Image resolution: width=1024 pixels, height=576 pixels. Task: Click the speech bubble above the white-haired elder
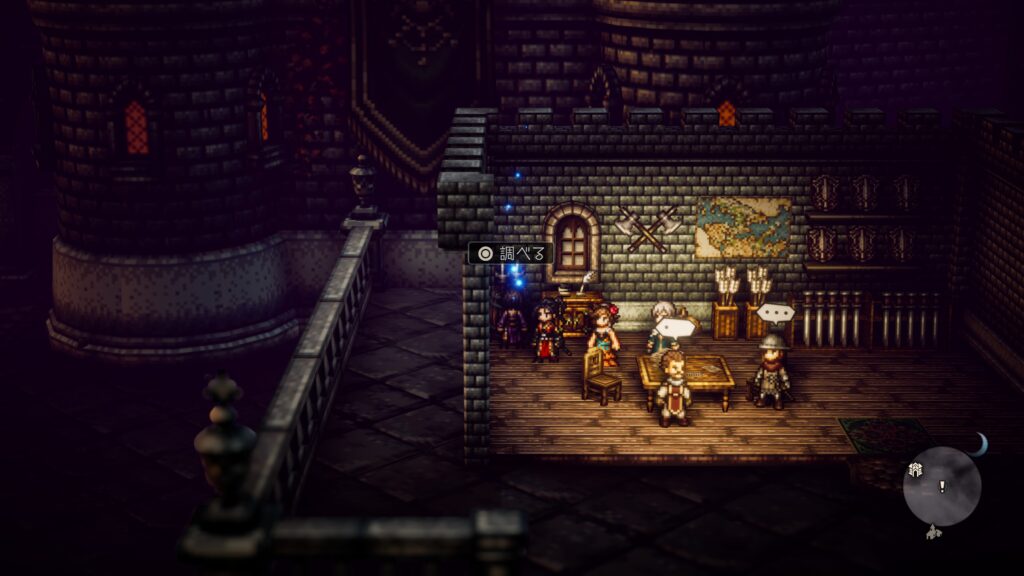tap(679, 326)
